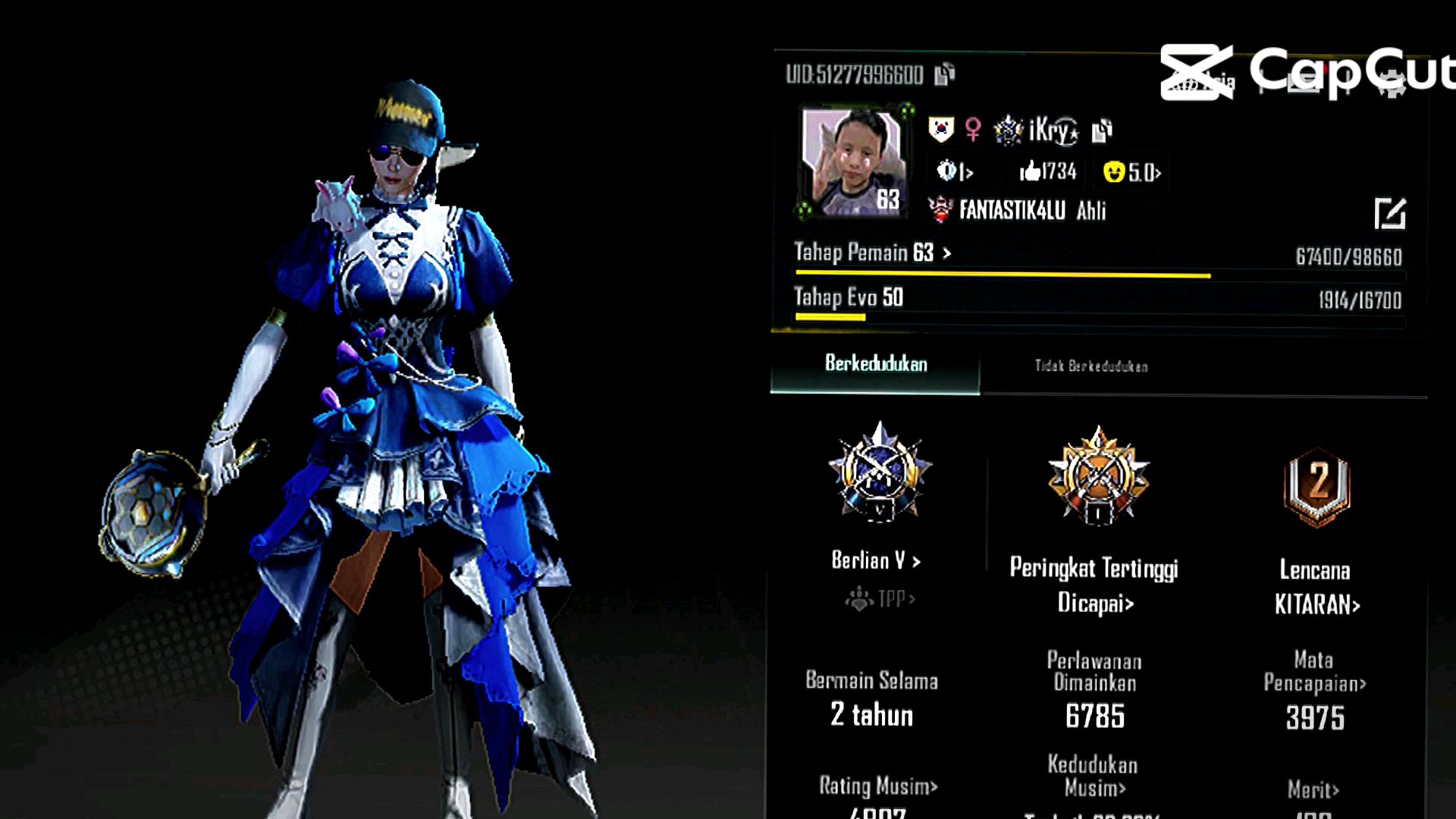Viewport: 1456px width, 819px height.
Task: Edit the profile with pencil icon
Action: (x=1389, y=214)
